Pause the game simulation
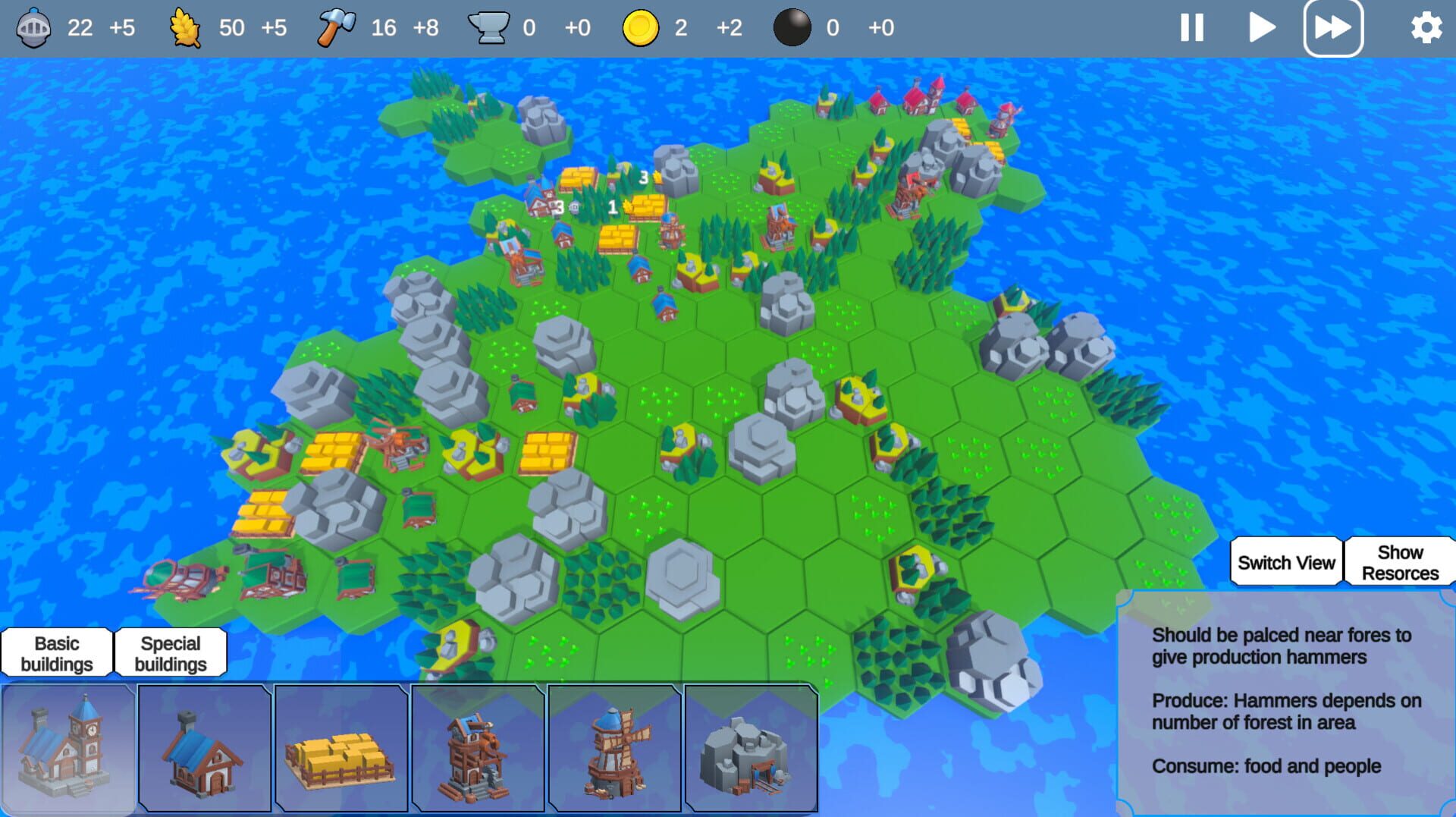 [1191, 28]
